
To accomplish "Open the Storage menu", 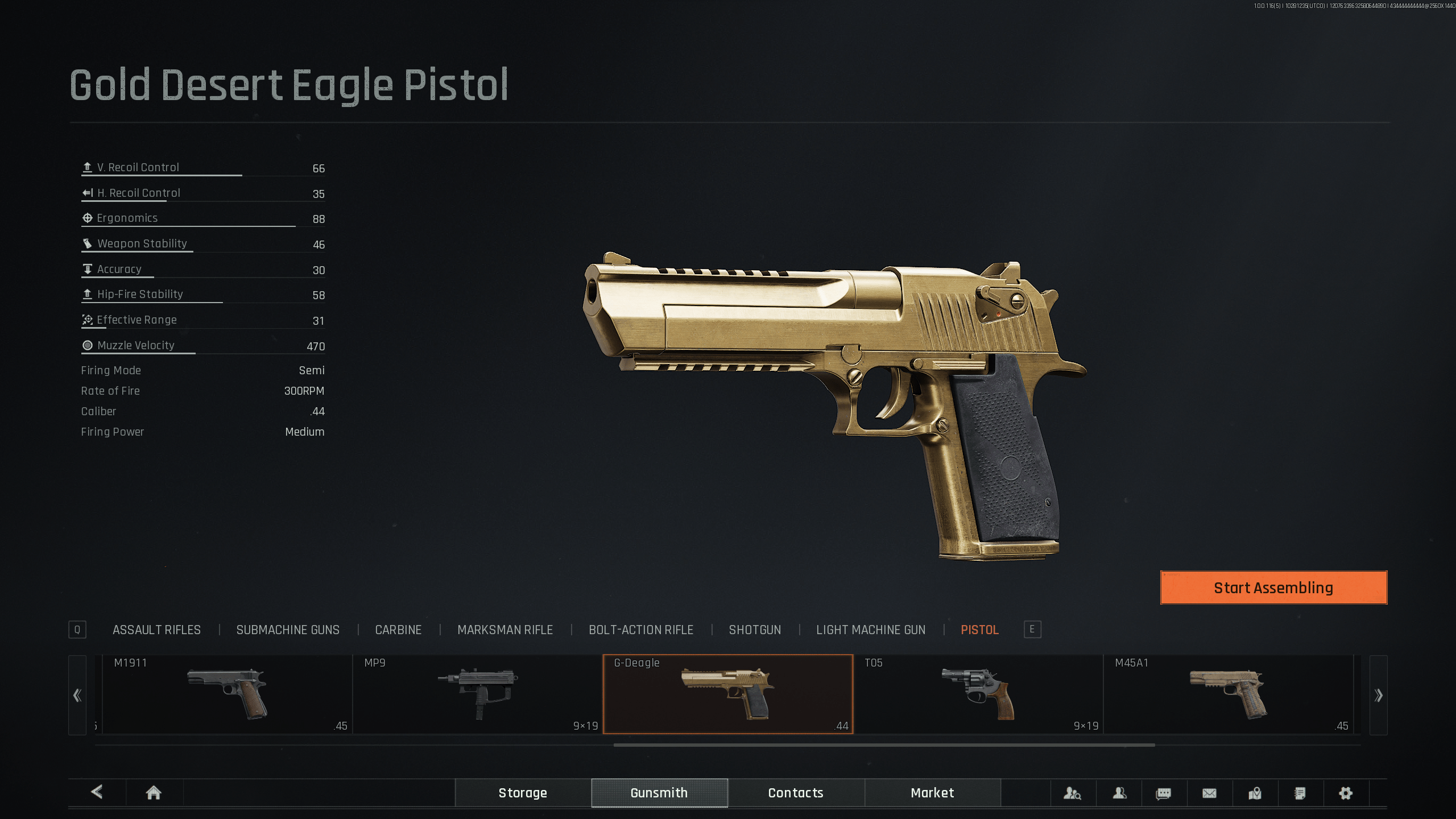I will click(523, 793).
